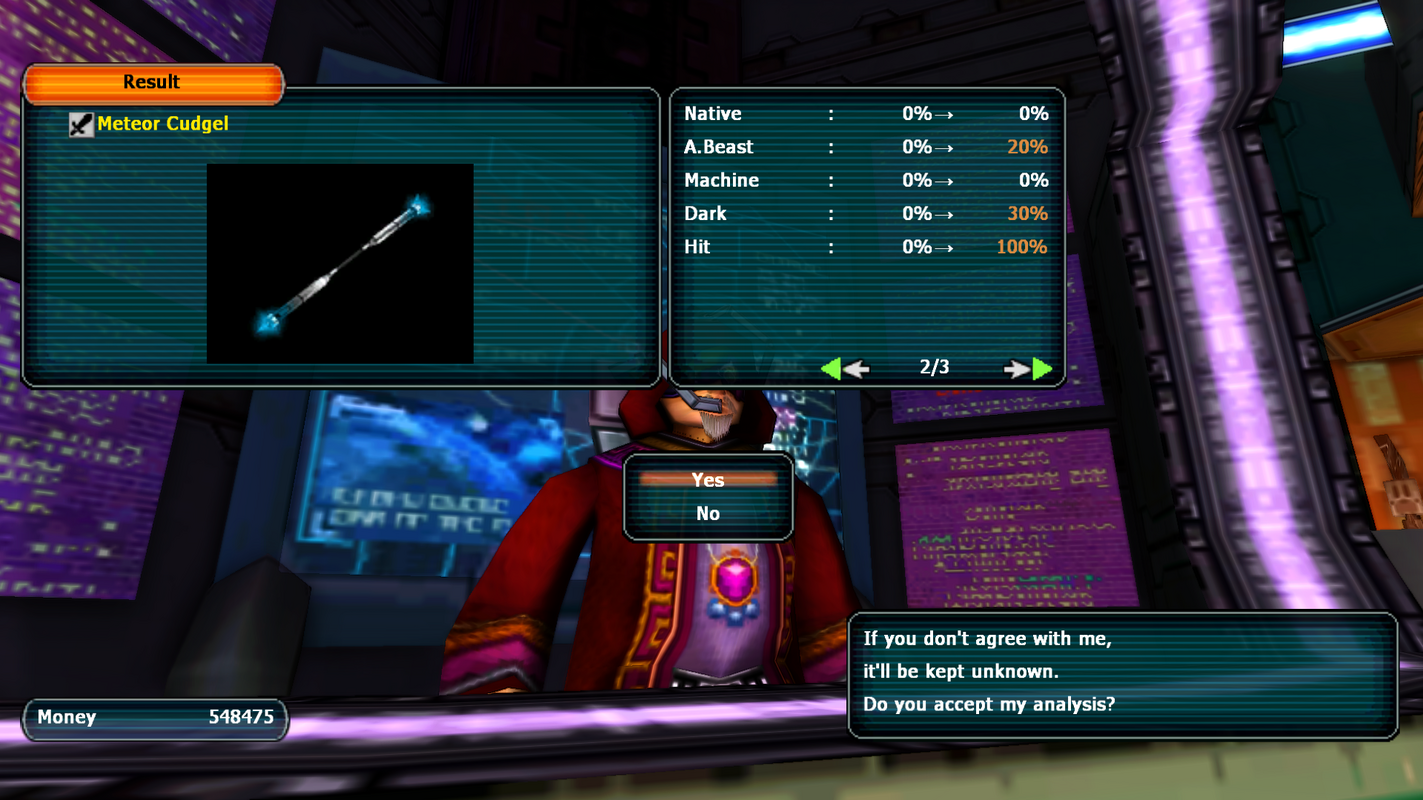Go to the previous stats page arrow
Viewport: 1423px width, 800px height.
click(x=844, y=369)
